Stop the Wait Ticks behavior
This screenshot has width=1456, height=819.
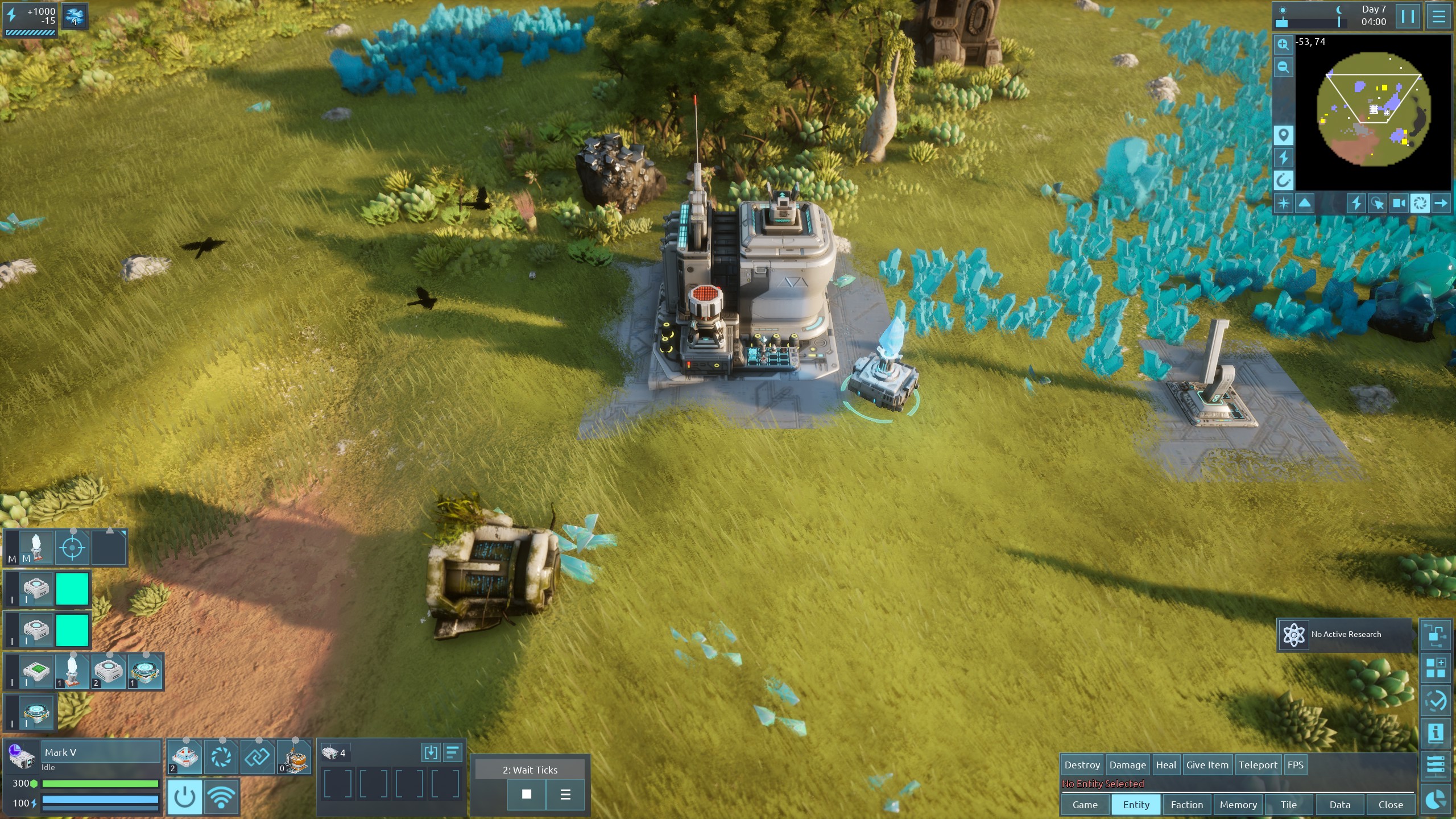click(527, 794)
